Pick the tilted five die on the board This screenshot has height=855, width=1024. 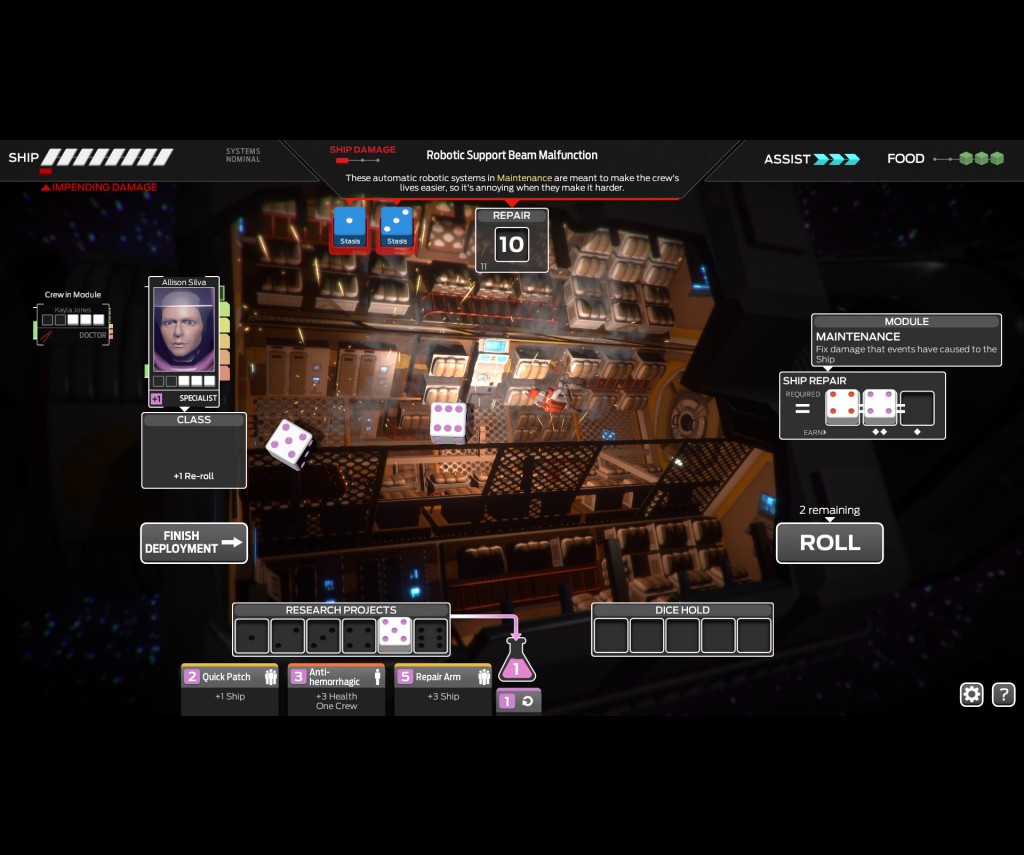(290, 445)
